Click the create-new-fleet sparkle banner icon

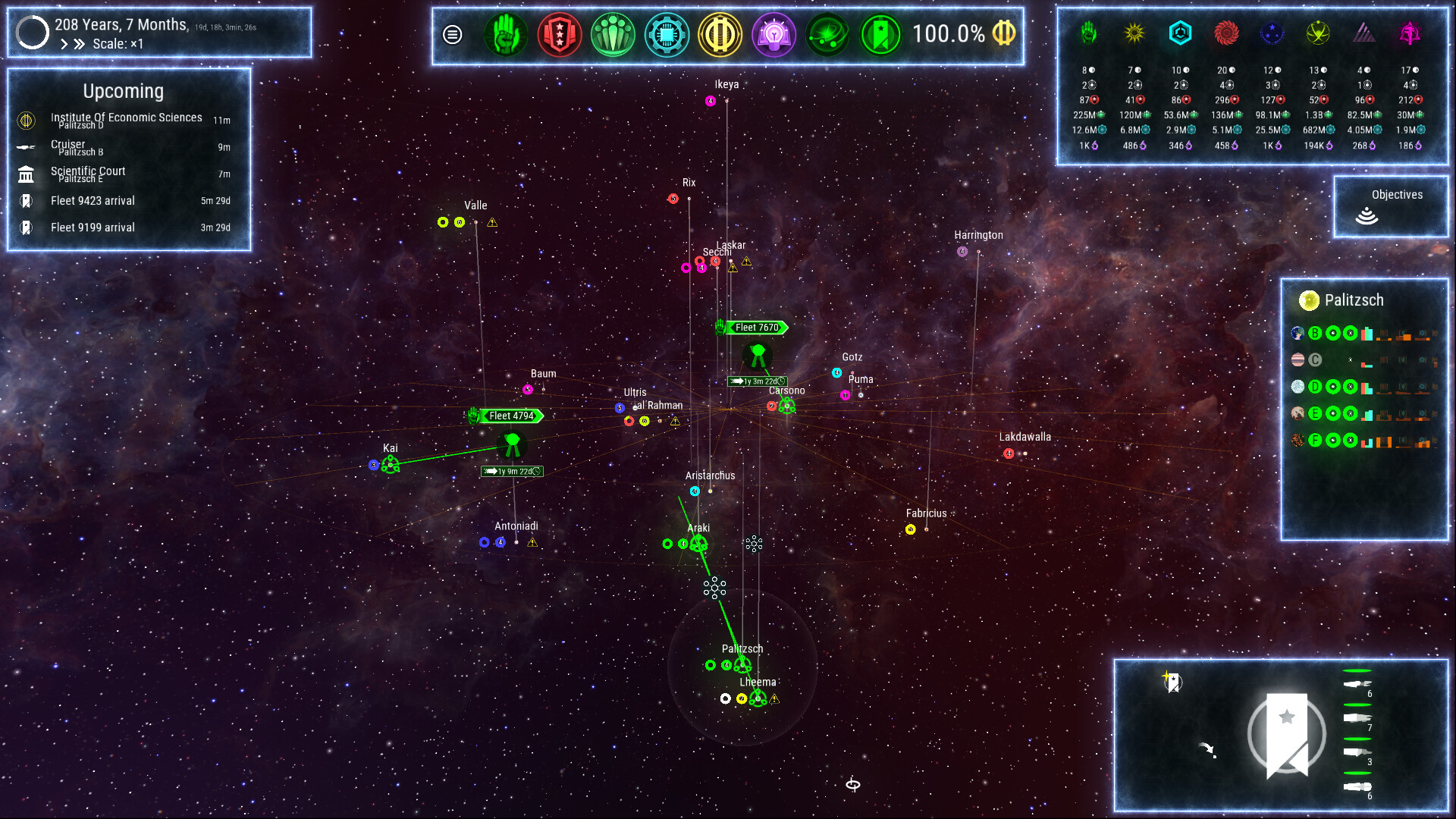point(1172,681)
